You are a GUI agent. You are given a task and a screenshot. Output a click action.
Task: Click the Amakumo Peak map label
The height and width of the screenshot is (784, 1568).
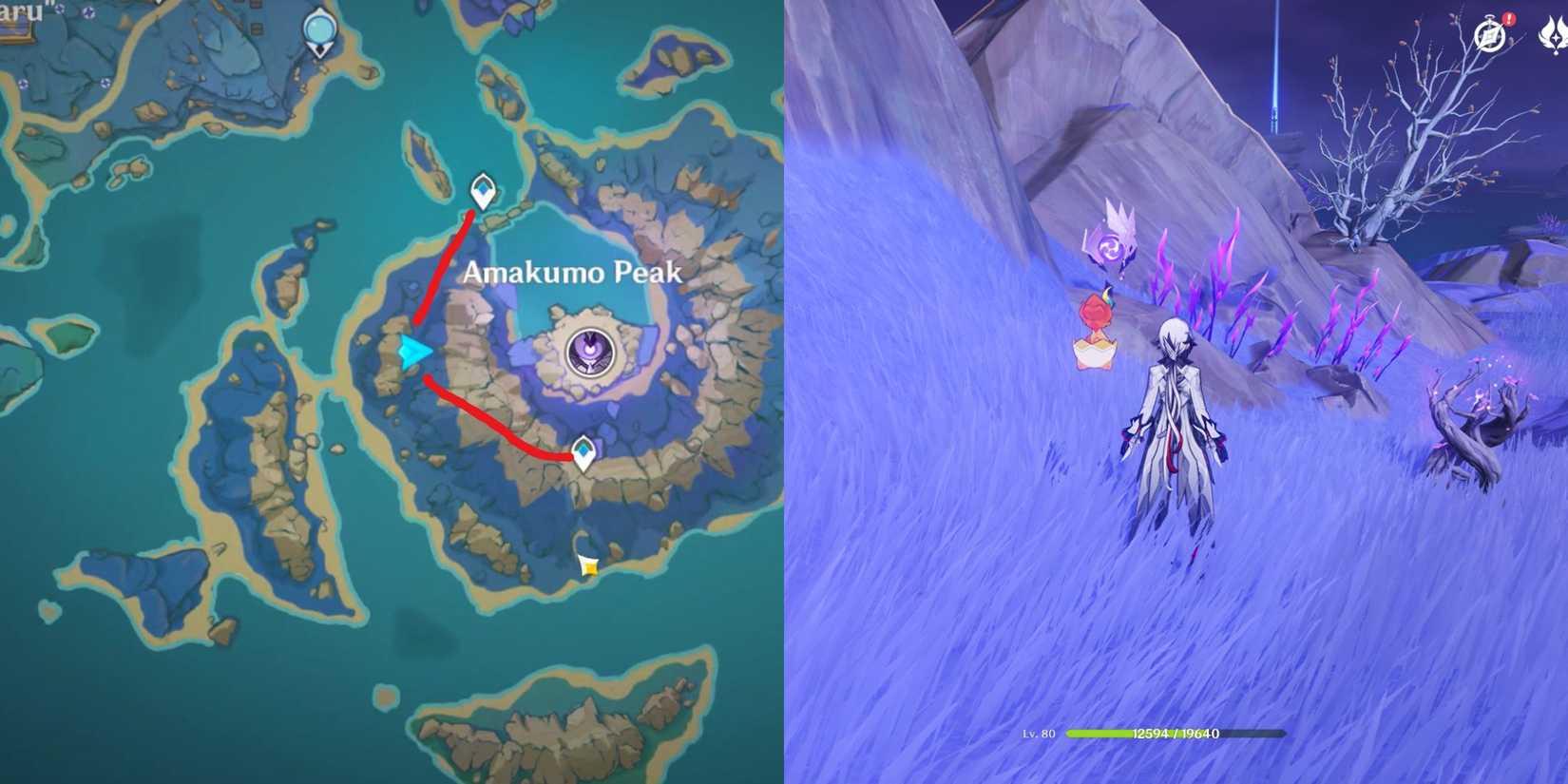coord(571,275)
